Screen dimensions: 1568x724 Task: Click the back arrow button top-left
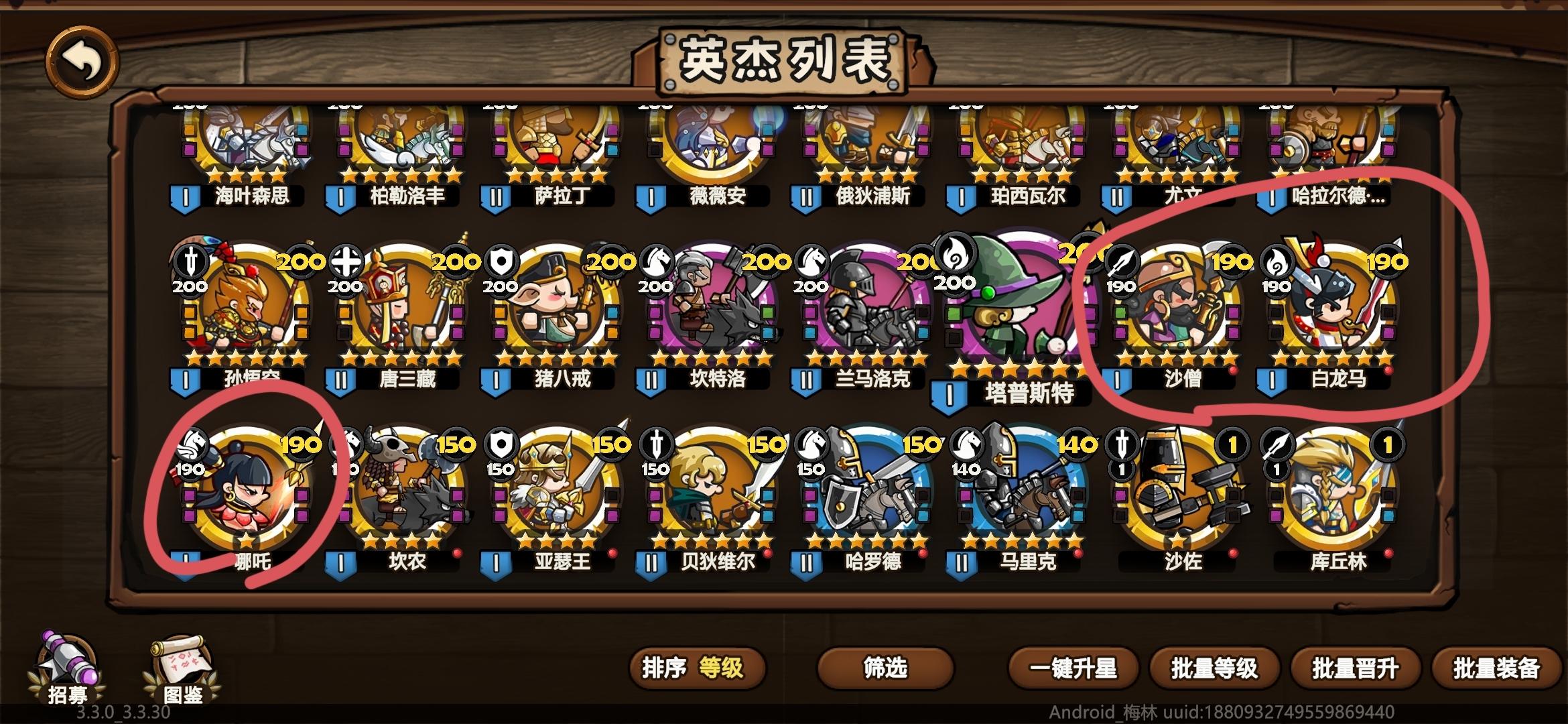82,62
